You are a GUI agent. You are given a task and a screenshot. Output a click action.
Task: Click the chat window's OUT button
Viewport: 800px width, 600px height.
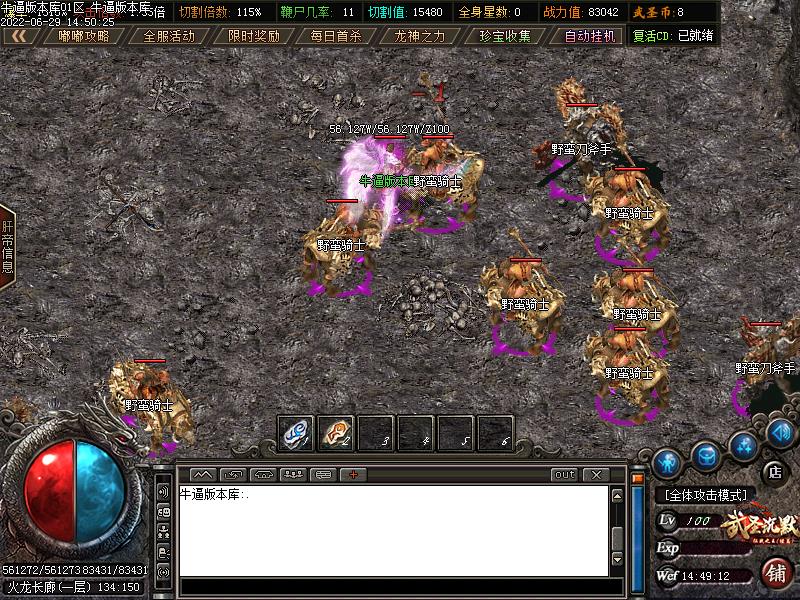565,474
